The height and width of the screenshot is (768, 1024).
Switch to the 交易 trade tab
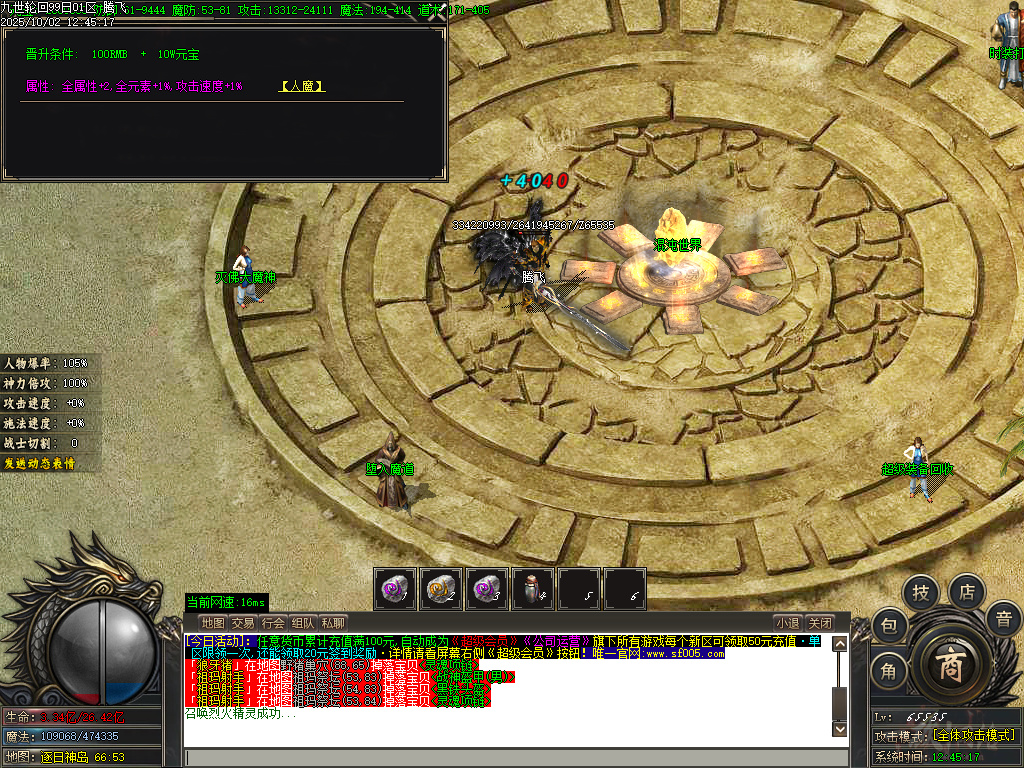243,623
